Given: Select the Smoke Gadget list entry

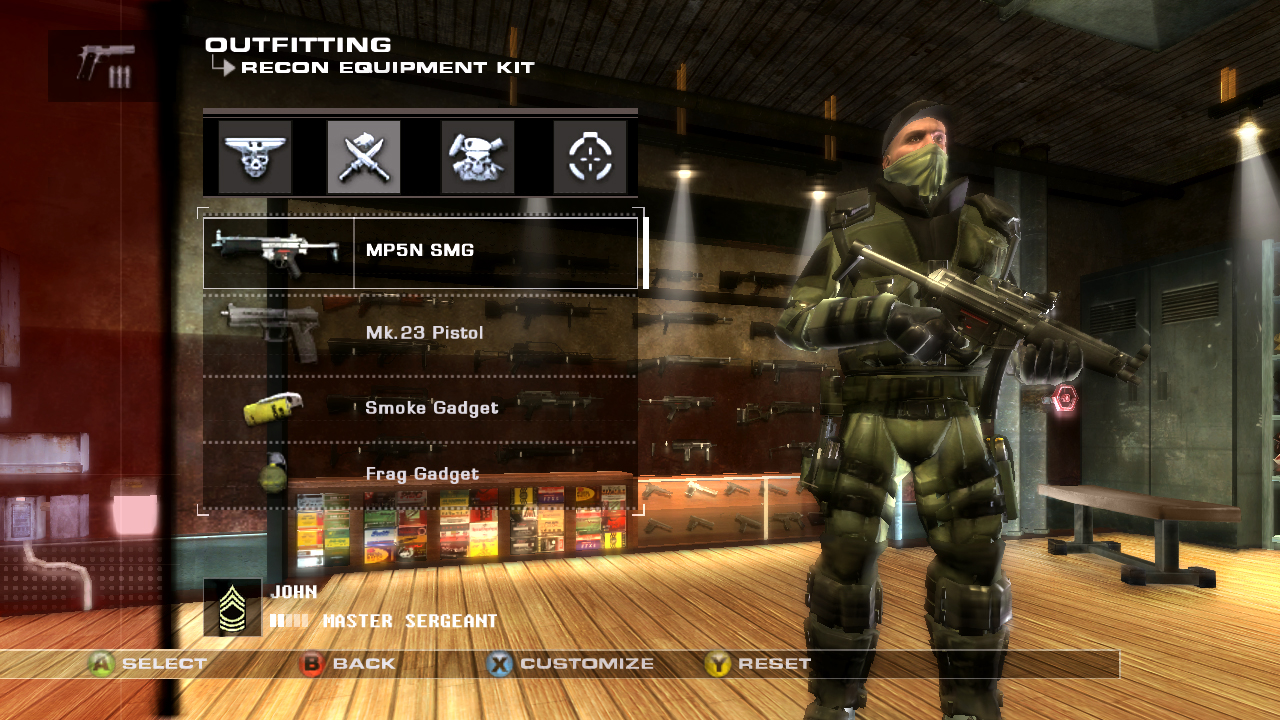Looking at the screenshot, I should (430, 407).
